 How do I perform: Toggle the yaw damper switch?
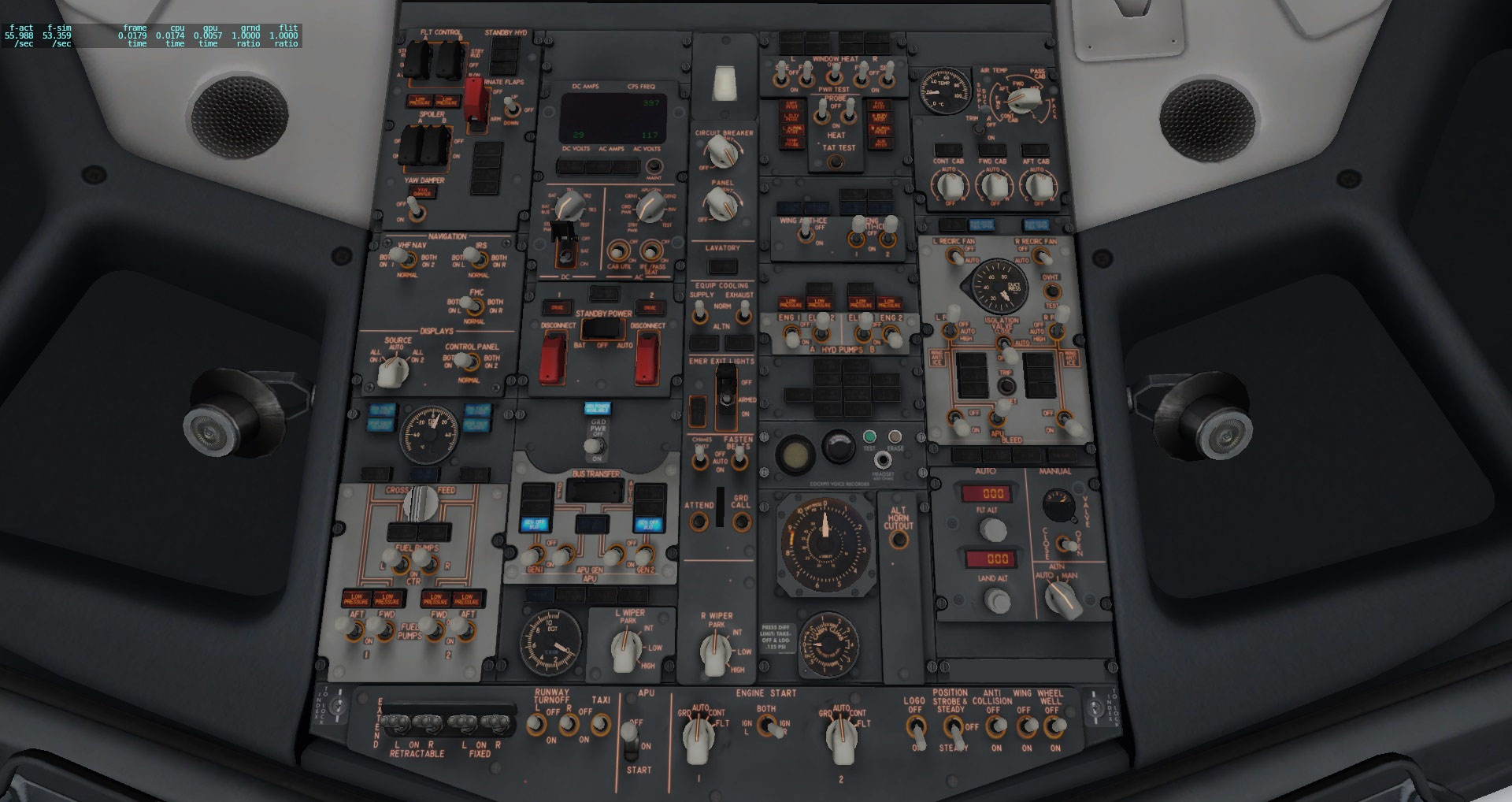418,211
